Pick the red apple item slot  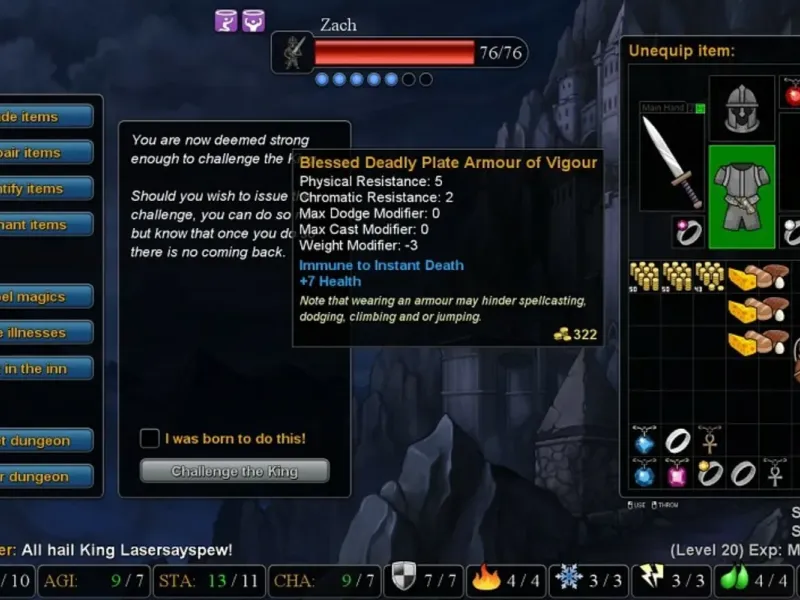[792, 96]
